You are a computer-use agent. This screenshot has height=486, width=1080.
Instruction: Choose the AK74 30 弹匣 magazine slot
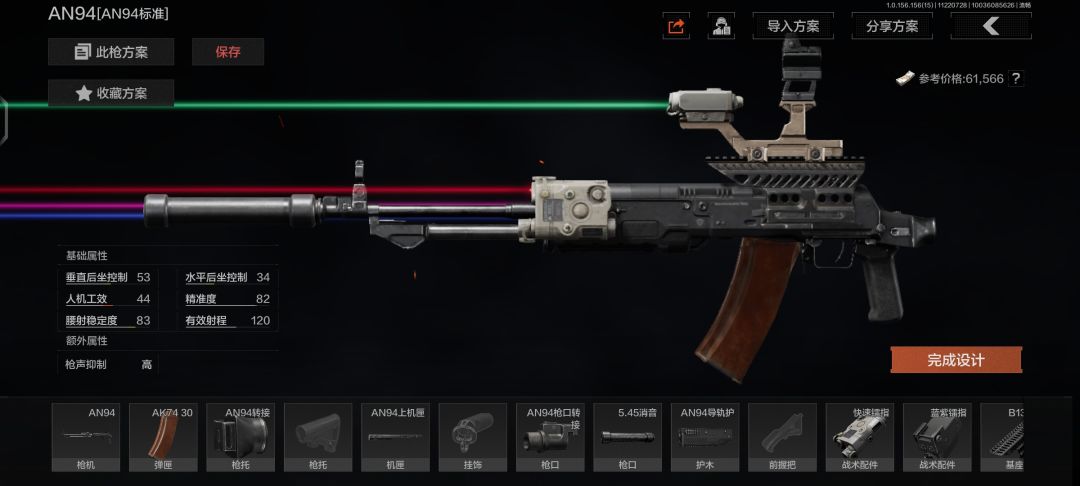pyautogui.click(x=163, y=437)
